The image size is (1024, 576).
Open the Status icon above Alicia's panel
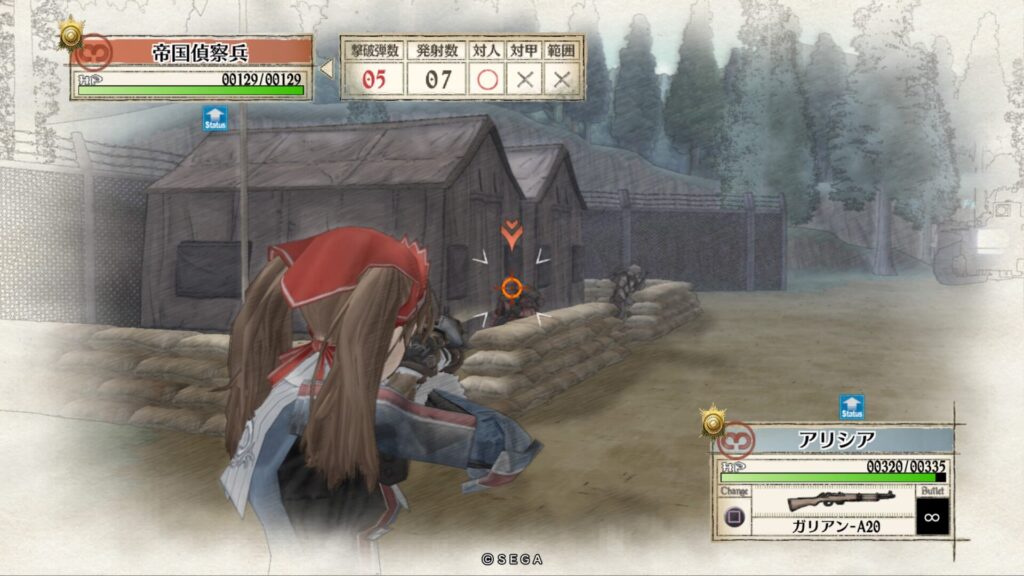click(x=851, y=406)
